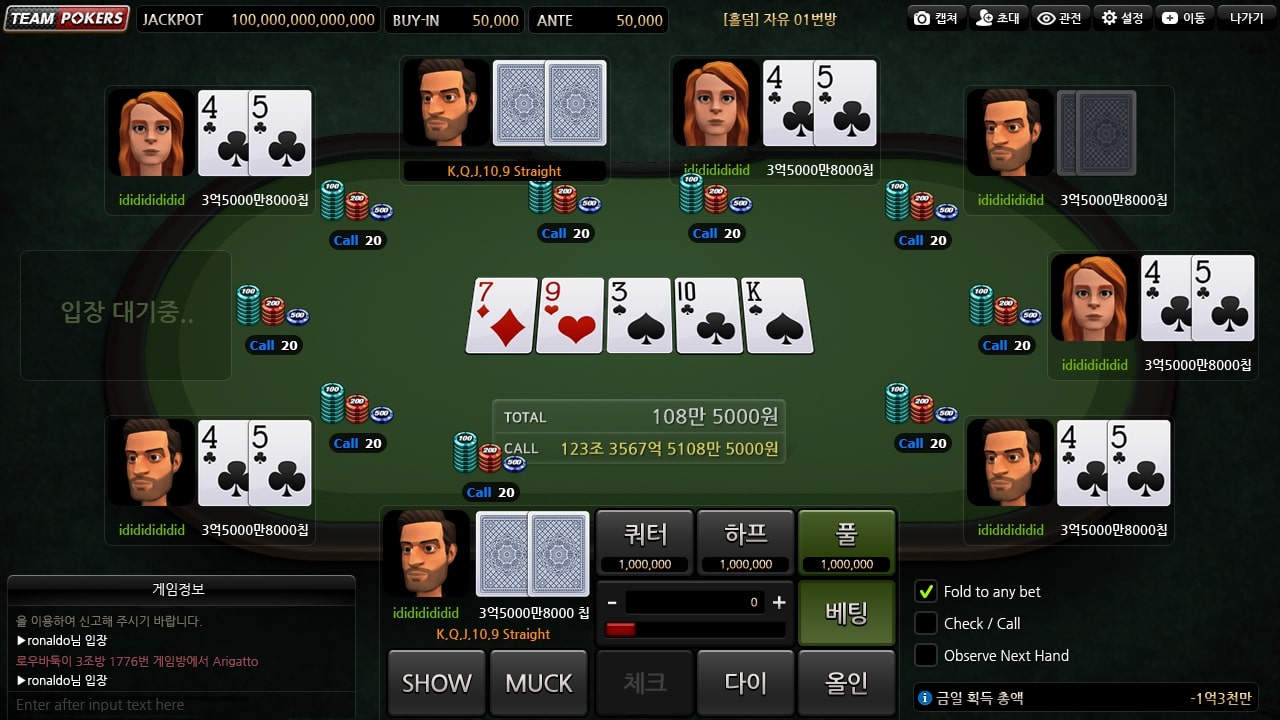Open the 설정 settings gear icon
The image size is (1280, 720).
coord(1122,17)
